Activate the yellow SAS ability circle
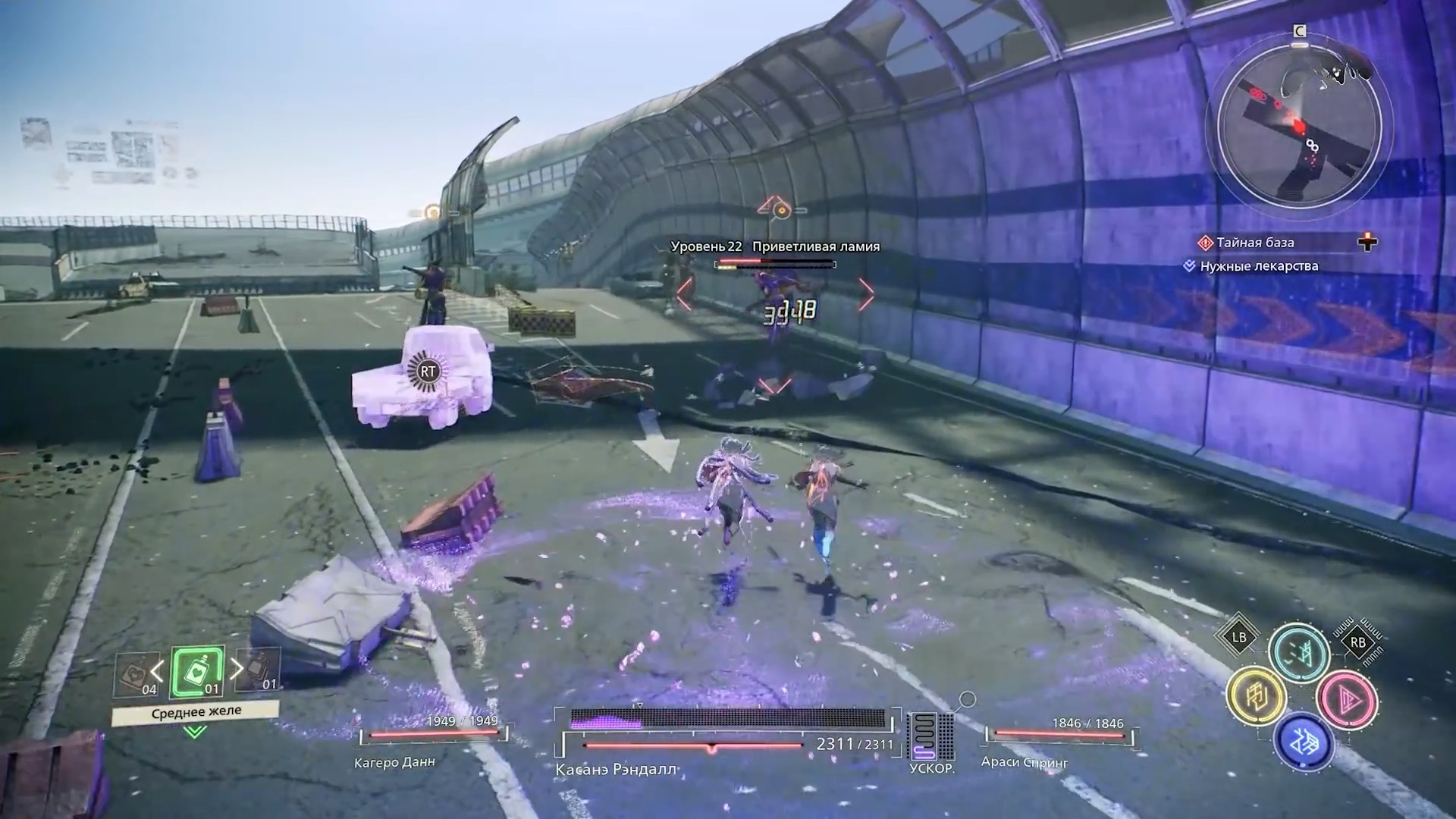The height and width of the screenshot is (819, 1456). (1256, 696)
